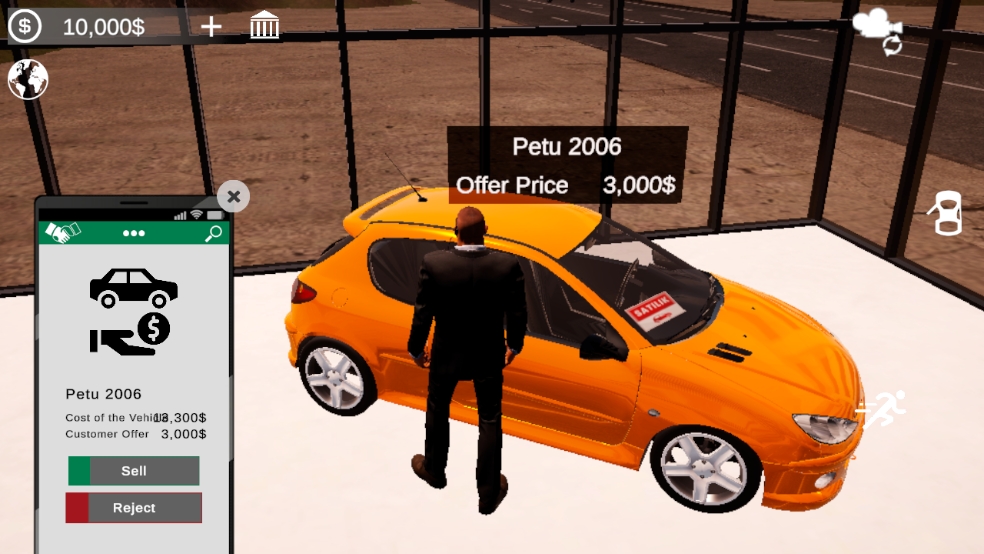Image resolution: width=984 pixels, height=554 pixels.
Task: Open the phone's magnifier search icon
Action: [213, 234]
